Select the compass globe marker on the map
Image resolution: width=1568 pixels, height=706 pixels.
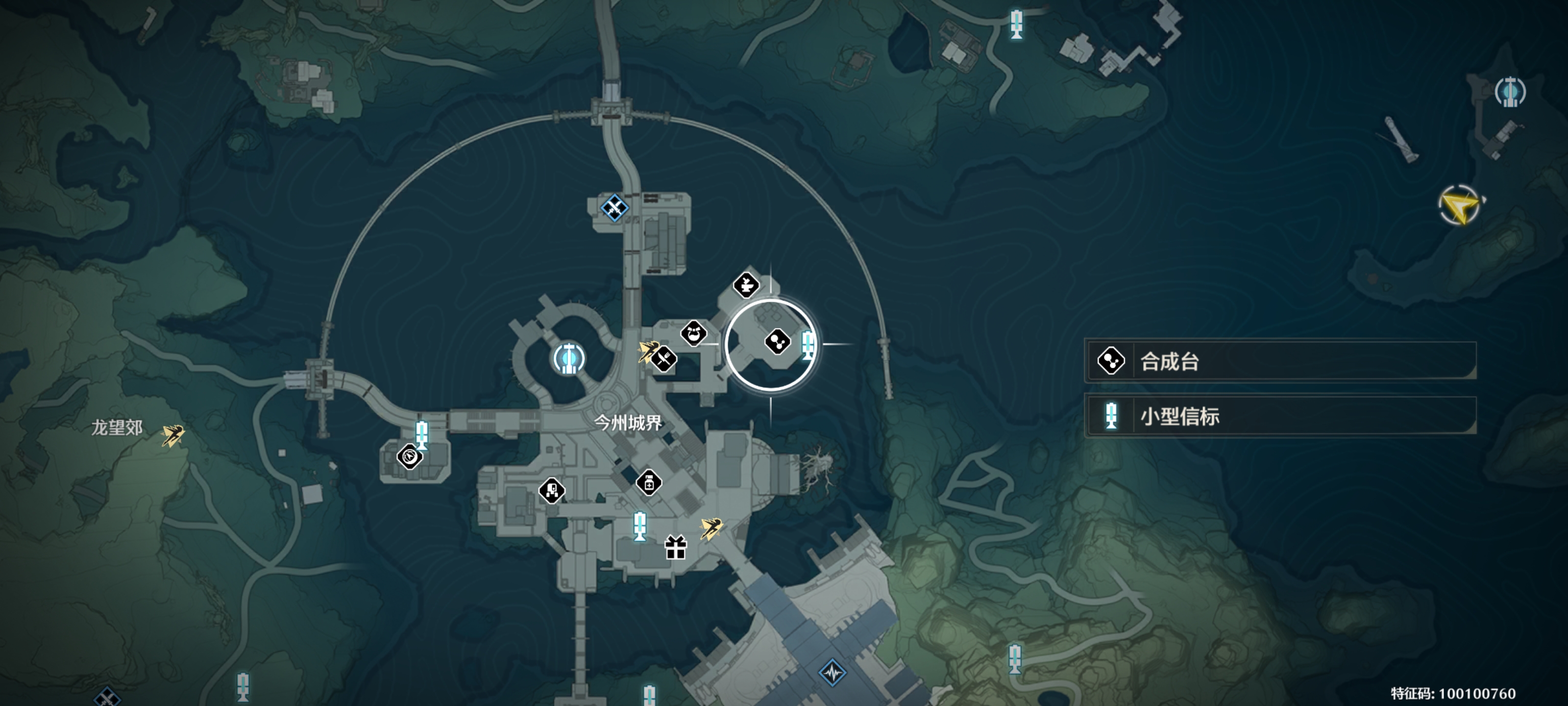(410, 455)
